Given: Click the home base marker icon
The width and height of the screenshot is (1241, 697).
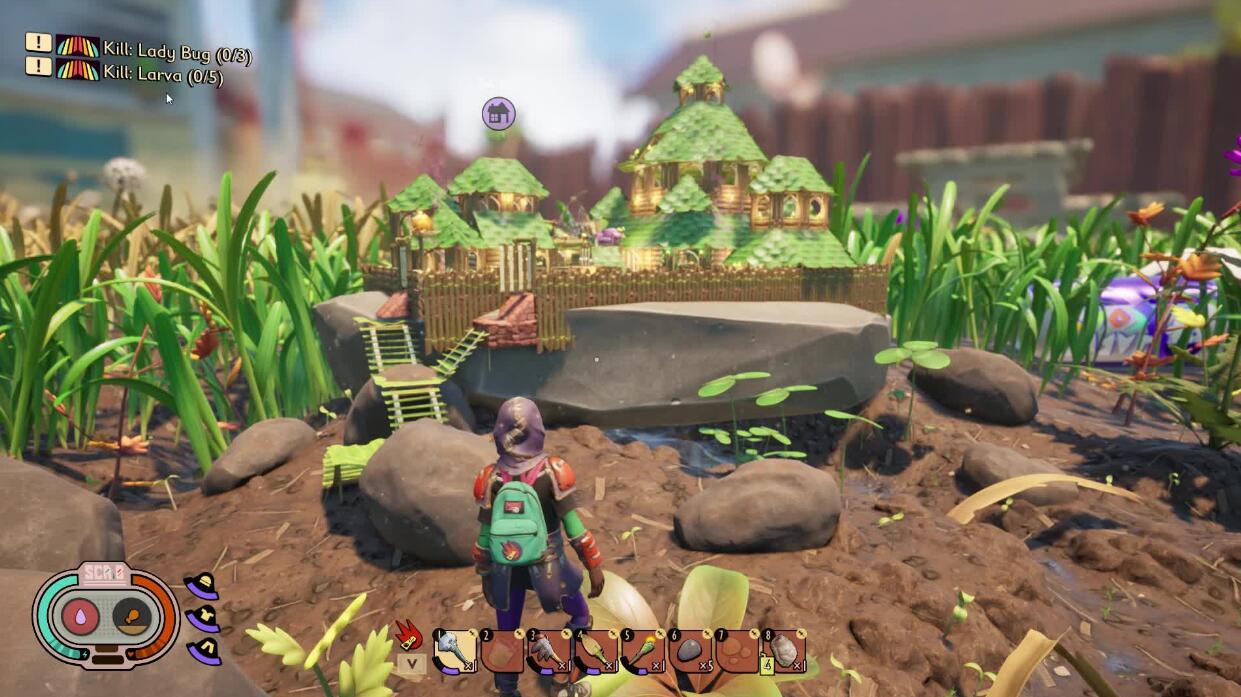Looking at the screenshot, I should (x=498, y=113).
